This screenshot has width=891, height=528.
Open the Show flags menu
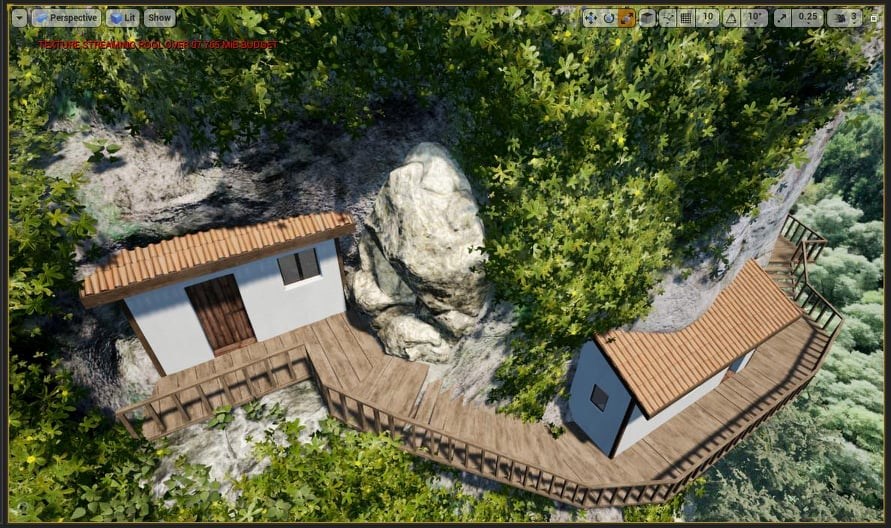point(159,18)
